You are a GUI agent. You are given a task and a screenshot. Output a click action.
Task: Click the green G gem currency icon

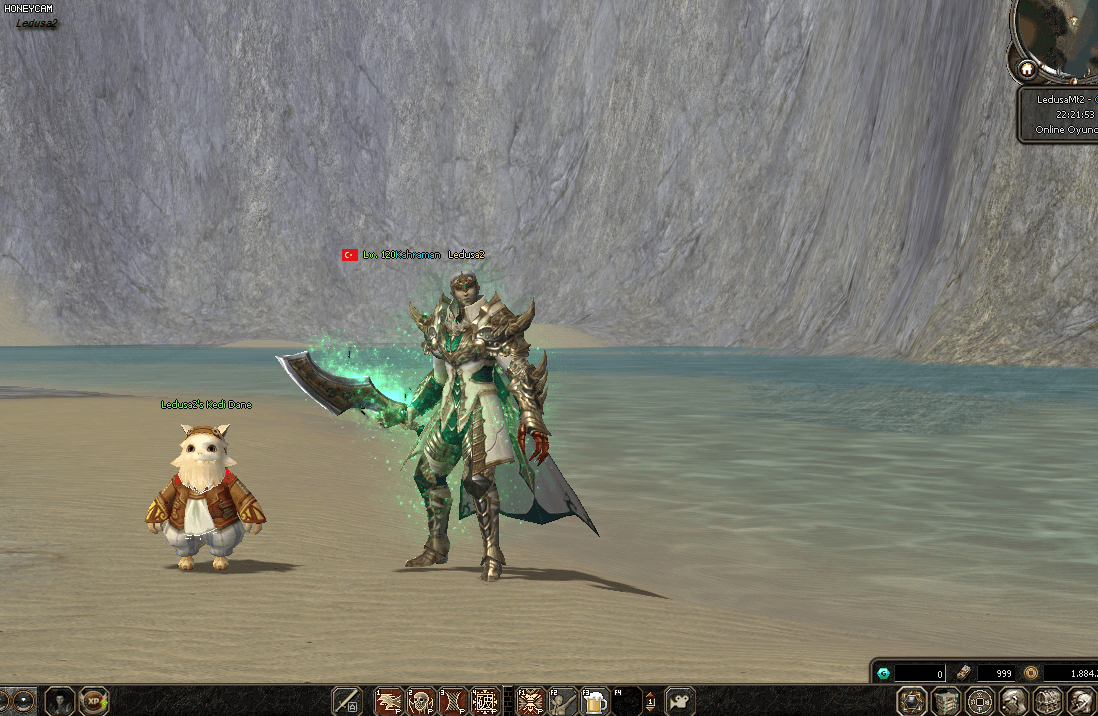(x=884, y=674)
